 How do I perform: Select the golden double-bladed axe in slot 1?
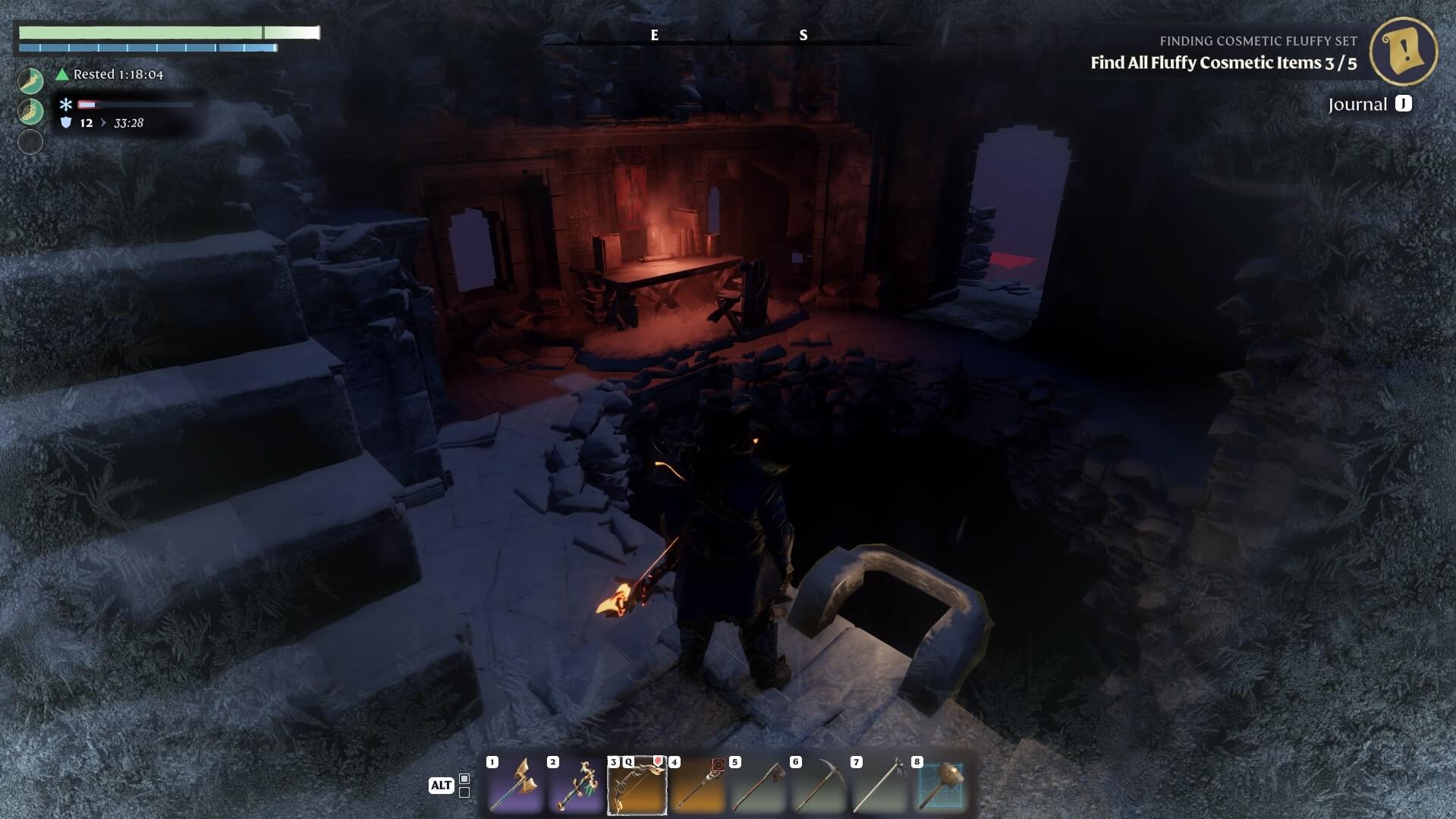point(515,786)
